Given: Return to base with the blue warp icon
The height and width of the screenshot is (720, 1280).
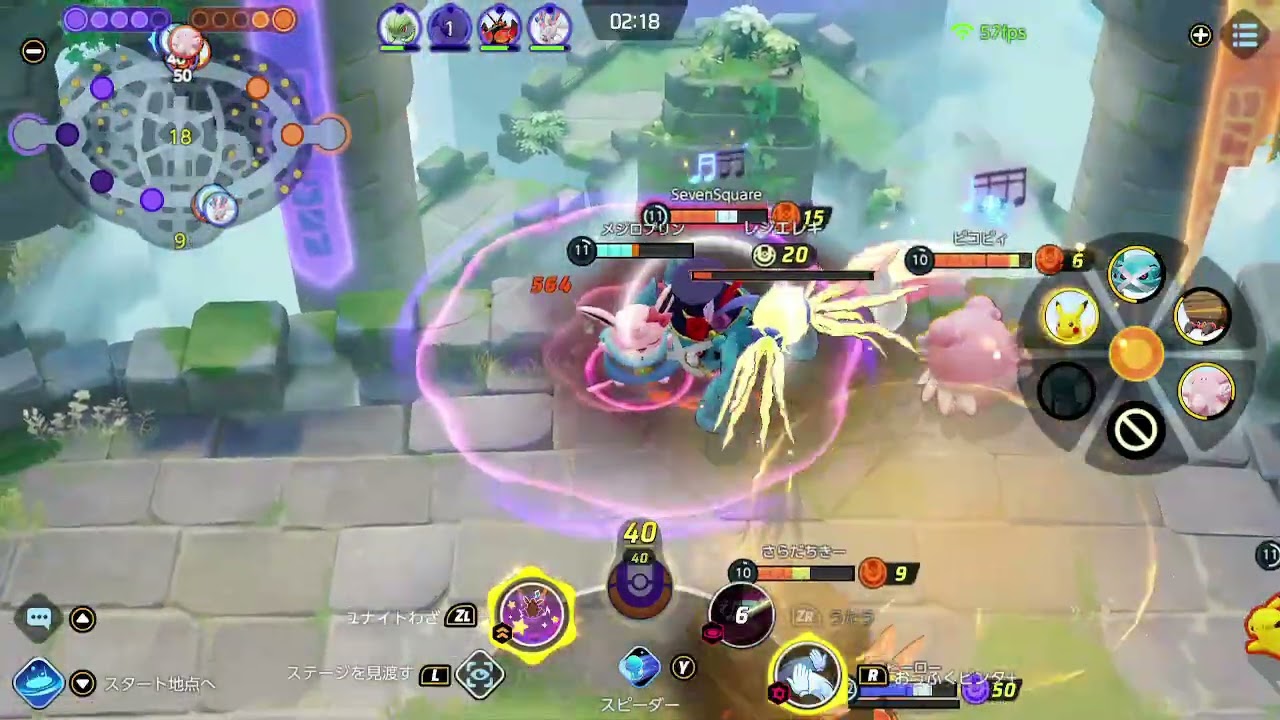Looking at the screenshot, I should click(38, 683).
